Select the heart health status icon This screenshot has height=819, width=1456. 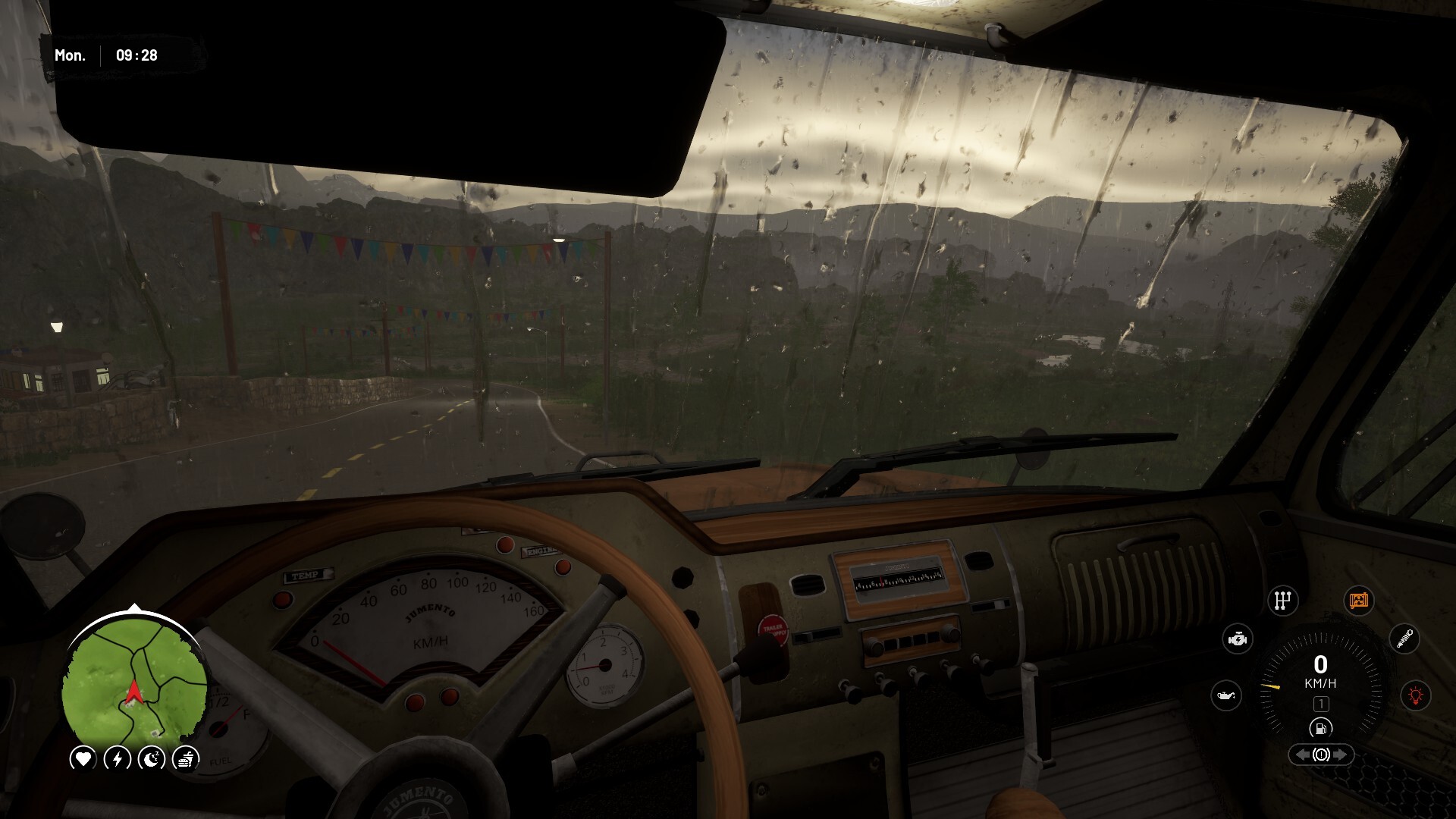coord(83,758)
